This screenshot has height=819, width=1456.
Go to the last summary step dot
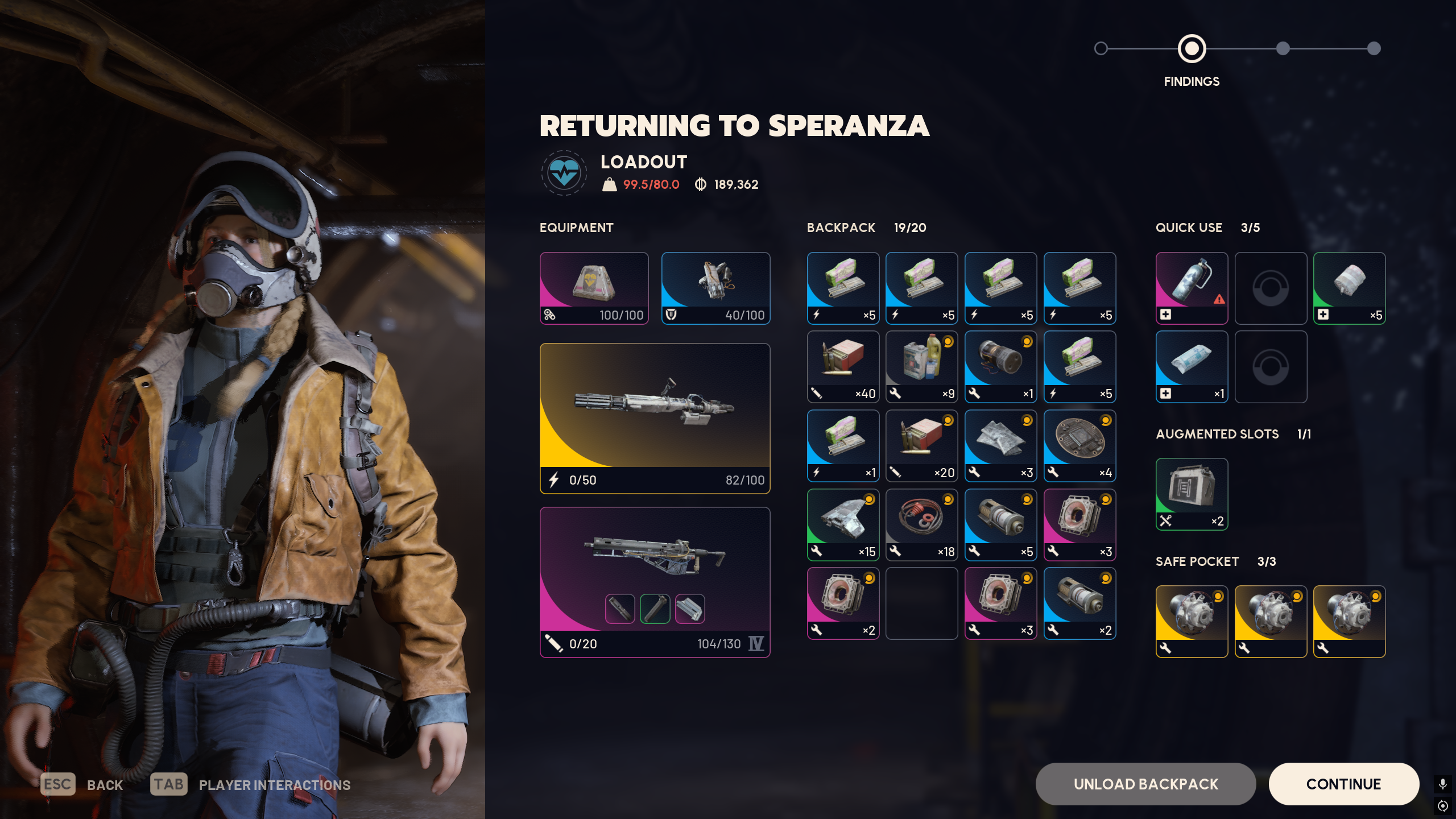1374,48
